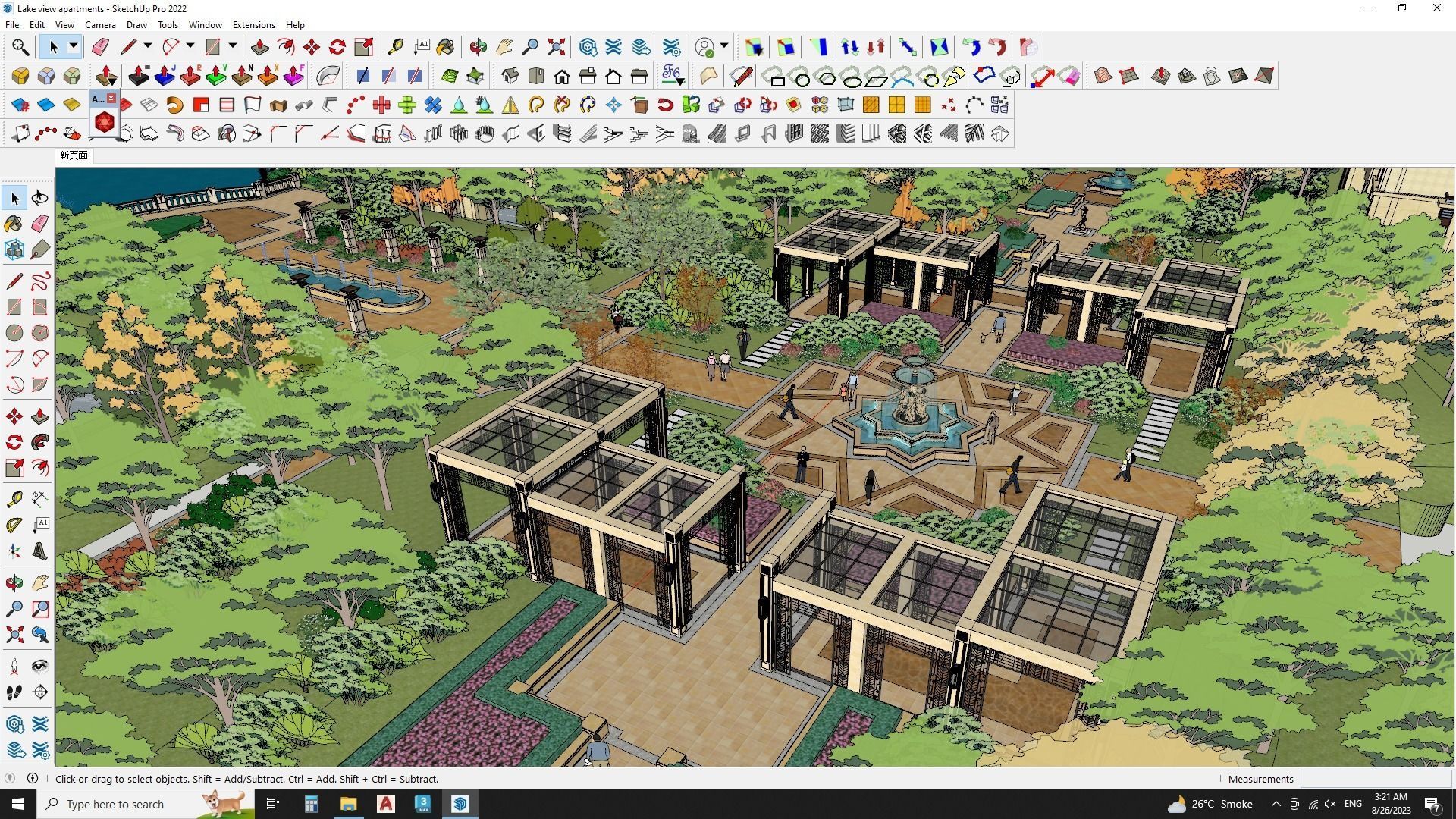
Task: Open the Extensions menu
Action: (x=253, y=25)
